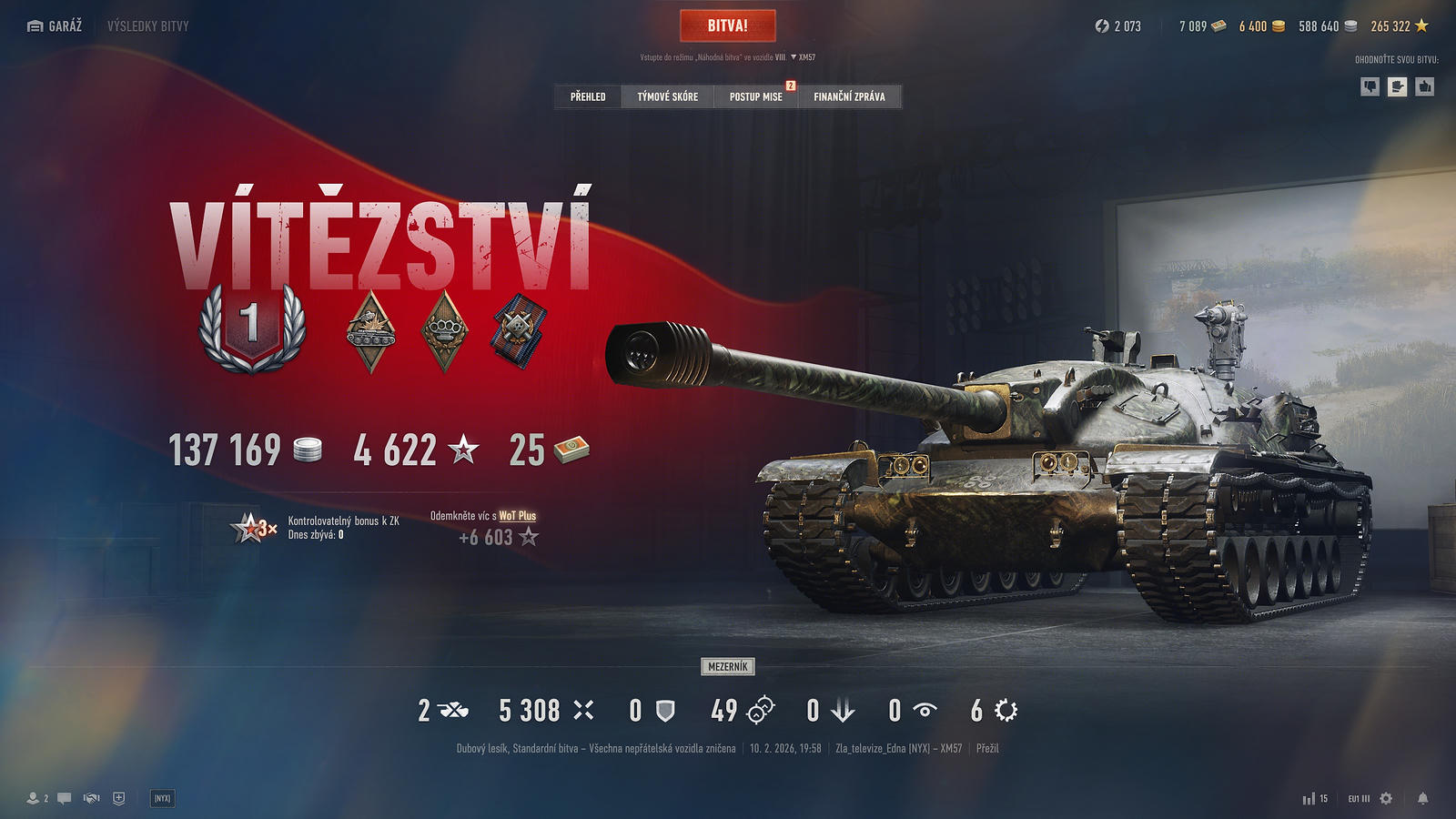Image resolution: width=1456 pixels, height=819 pixels.
Task: Switch to the Přehled tab
Action: 588,96
